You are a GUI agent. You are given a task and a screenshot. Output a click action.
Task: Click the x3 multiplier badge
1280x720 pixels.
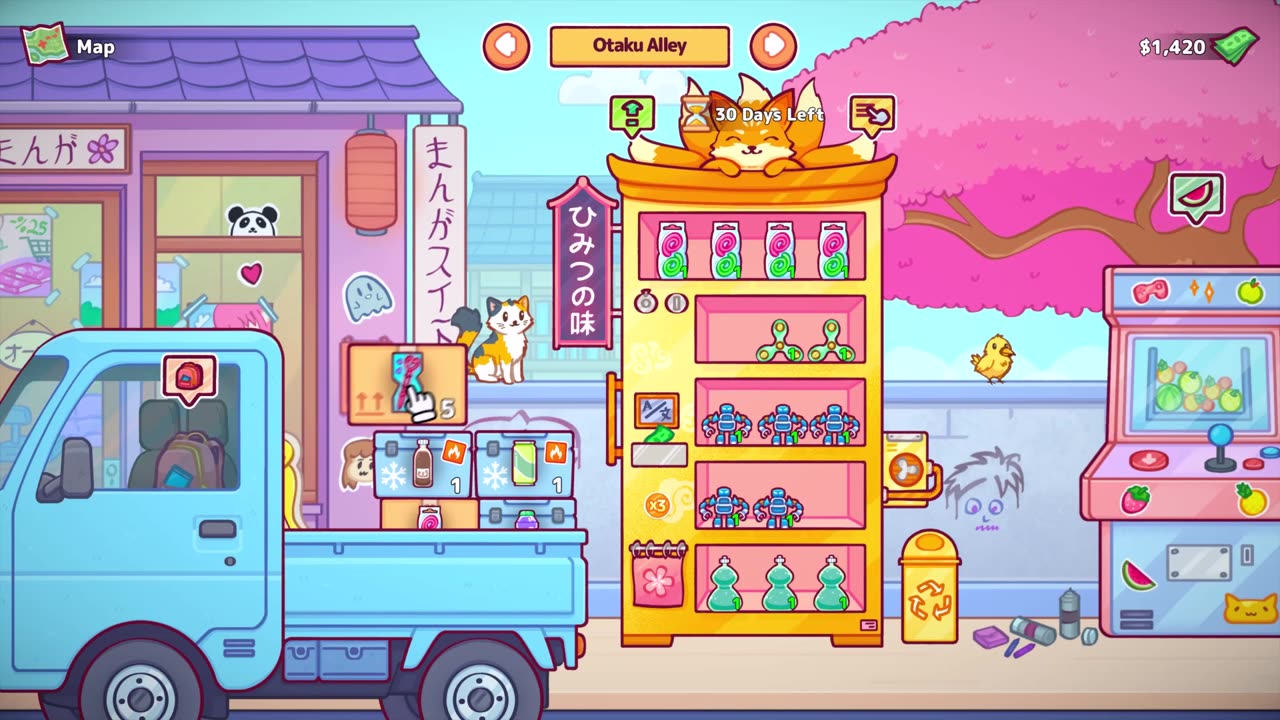pos(657,504)
